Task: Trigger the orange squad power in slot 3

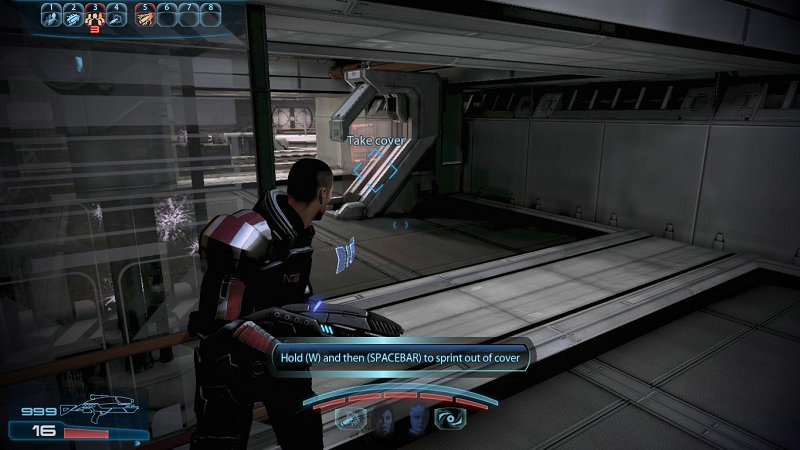Action: coord(95,16)
